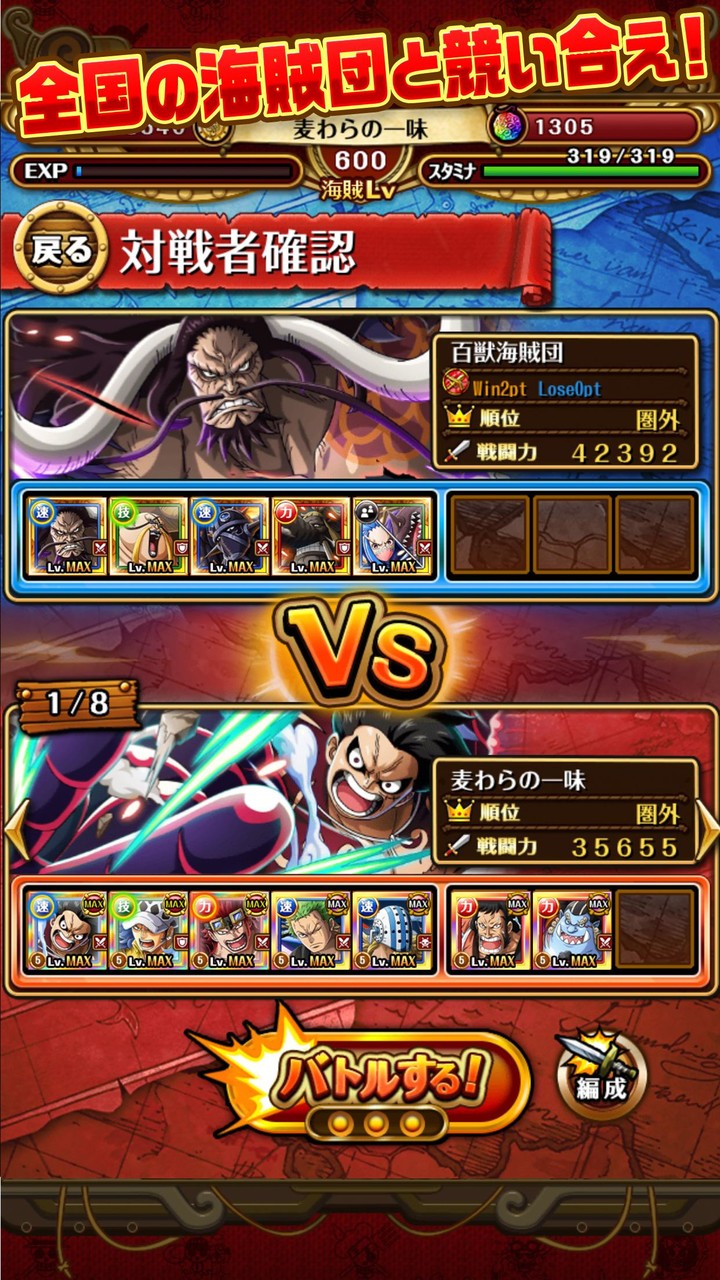This screenshot has height=1280, width=720.
Task: View the opponent's blue-haired swordsman unit
Action: pos(393,537)
